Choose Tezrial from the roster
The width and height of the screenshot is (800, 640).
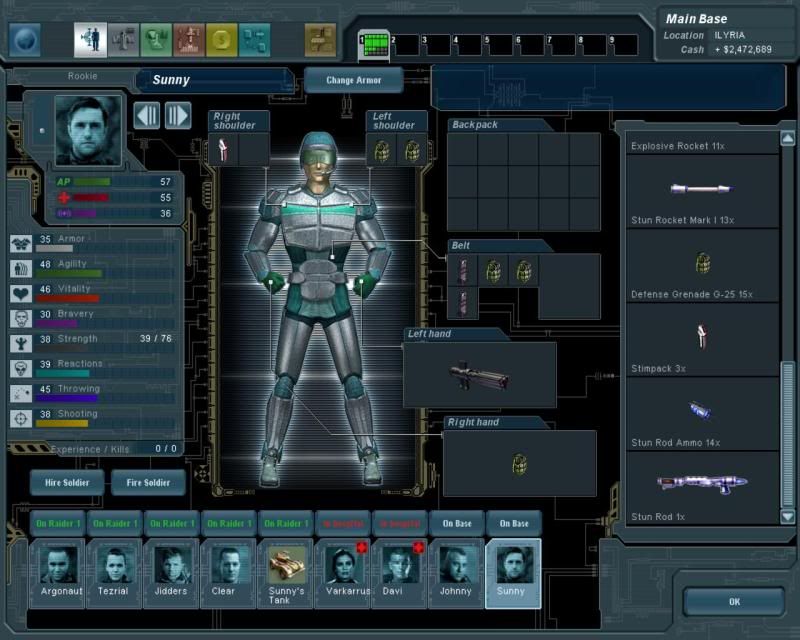click(115, 573)
